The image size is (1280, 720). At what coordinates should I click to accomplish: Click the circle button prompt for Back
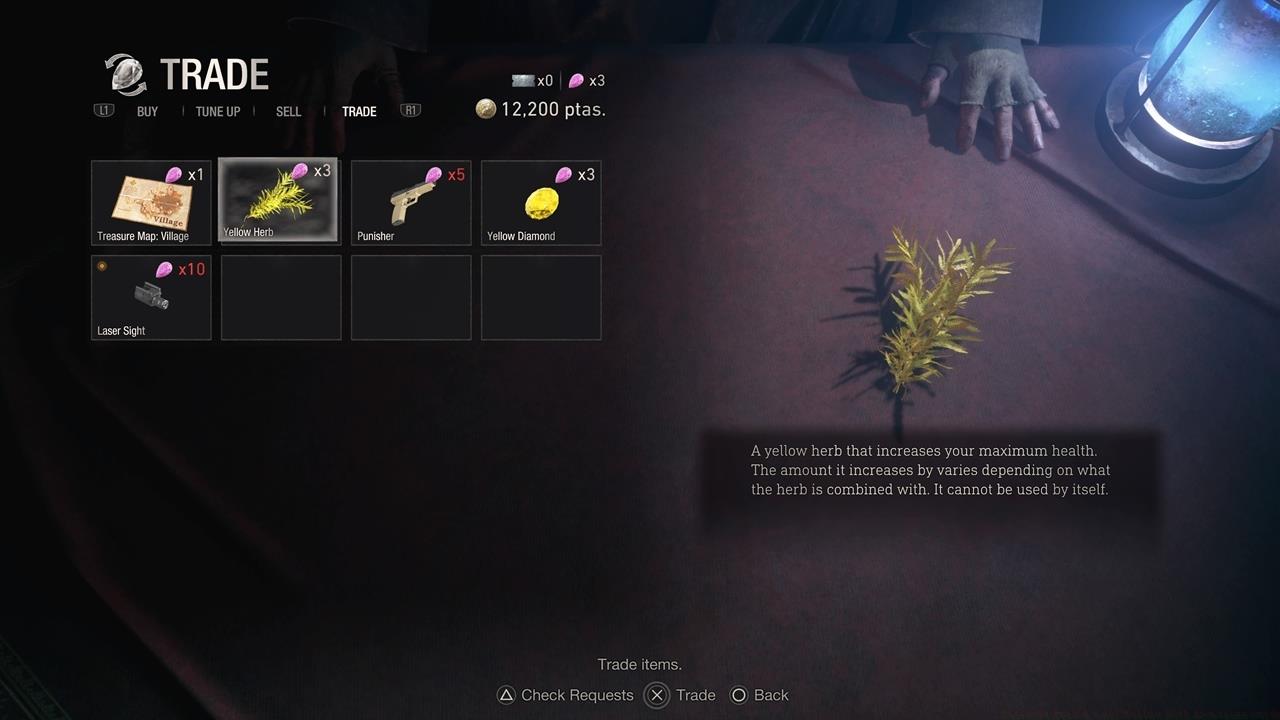[740, 695]
